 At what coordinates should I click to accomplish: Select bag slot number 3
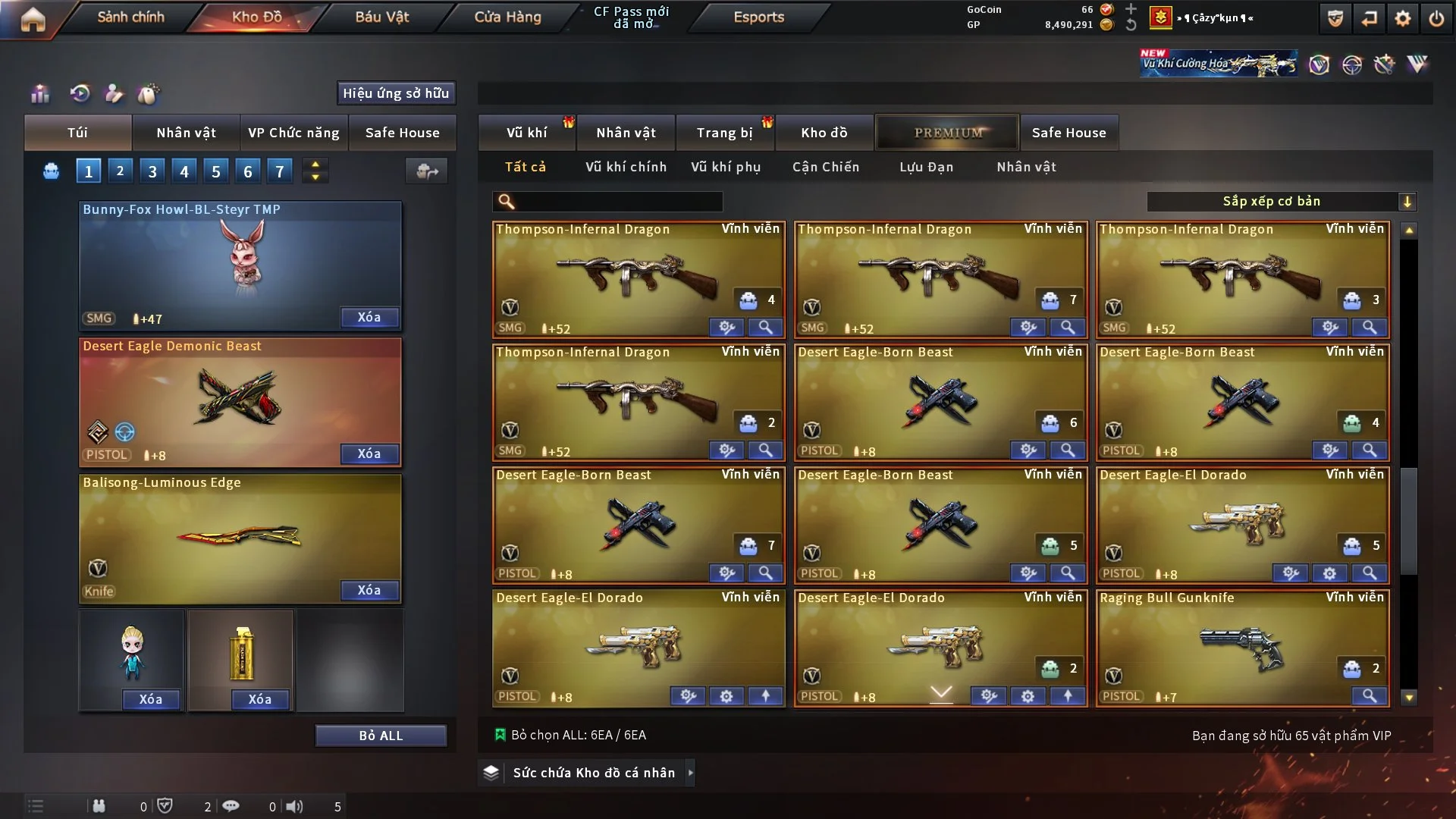pyautogui.click(x=152, y=171)
